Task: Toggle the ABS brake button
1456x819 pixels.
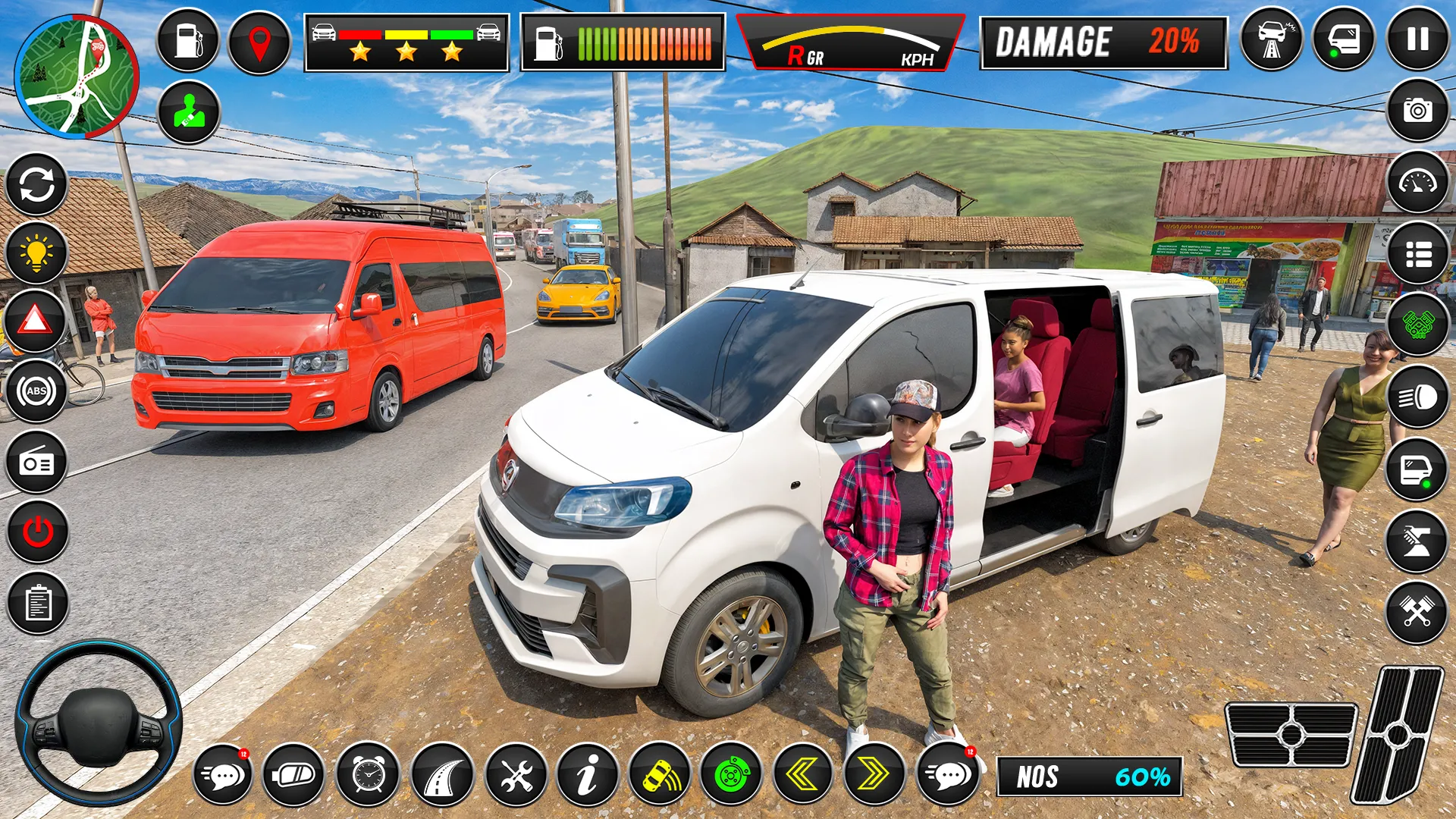Action: tap(36, 391)
